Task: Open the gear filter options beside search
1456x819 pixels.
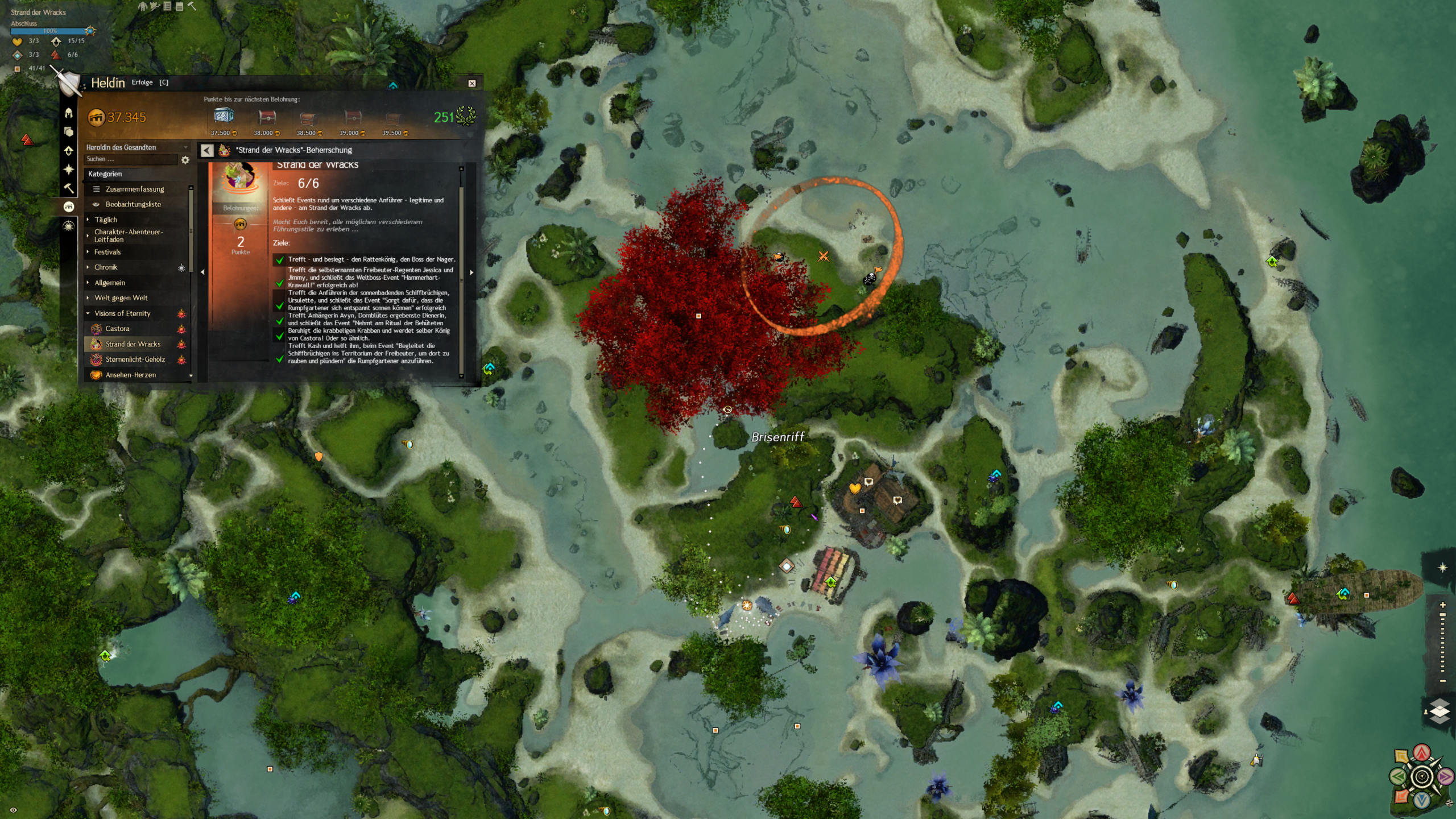Action: click(x=185, y=160)
